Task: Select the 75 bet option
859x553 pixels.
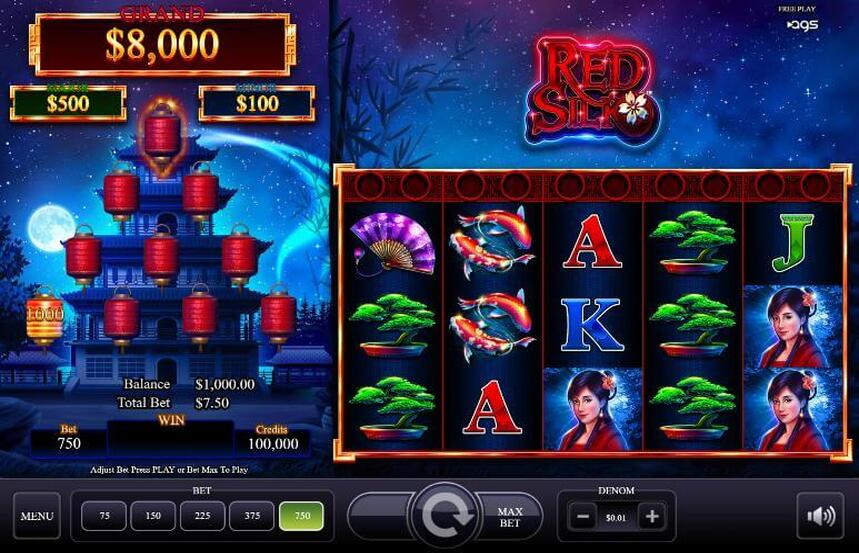Action: click(x=105, y=516)
